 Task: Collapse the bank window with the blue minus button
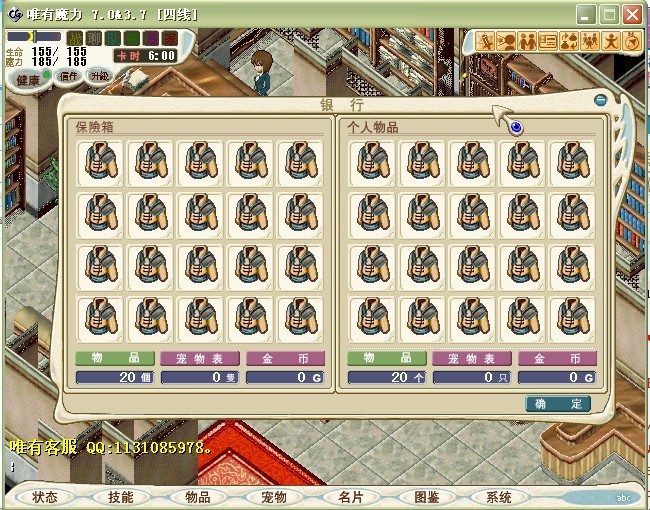pyautogui.click(x=600, y=99)
